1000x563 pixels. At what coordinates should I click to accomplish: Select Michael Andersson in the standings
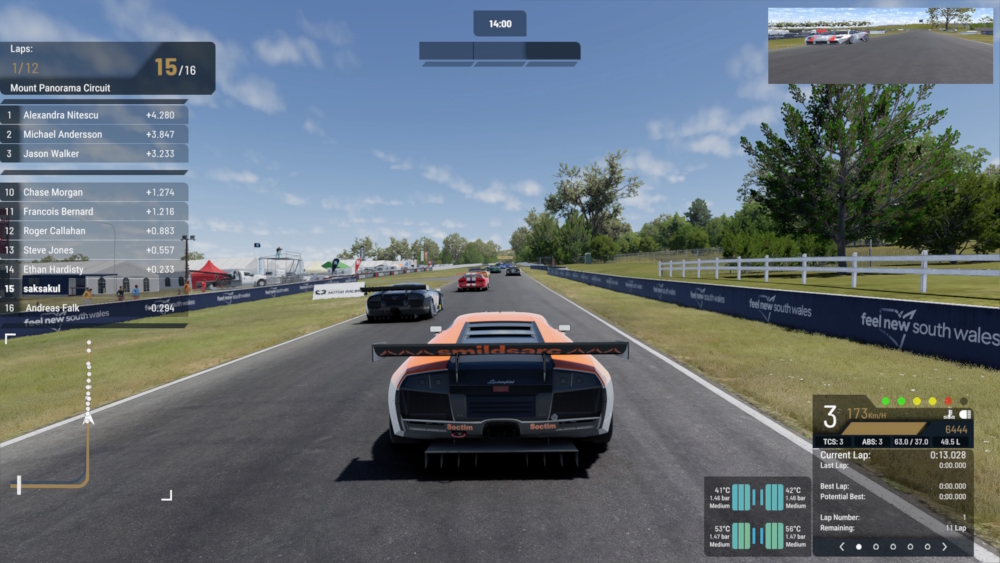tap(95, 134)
